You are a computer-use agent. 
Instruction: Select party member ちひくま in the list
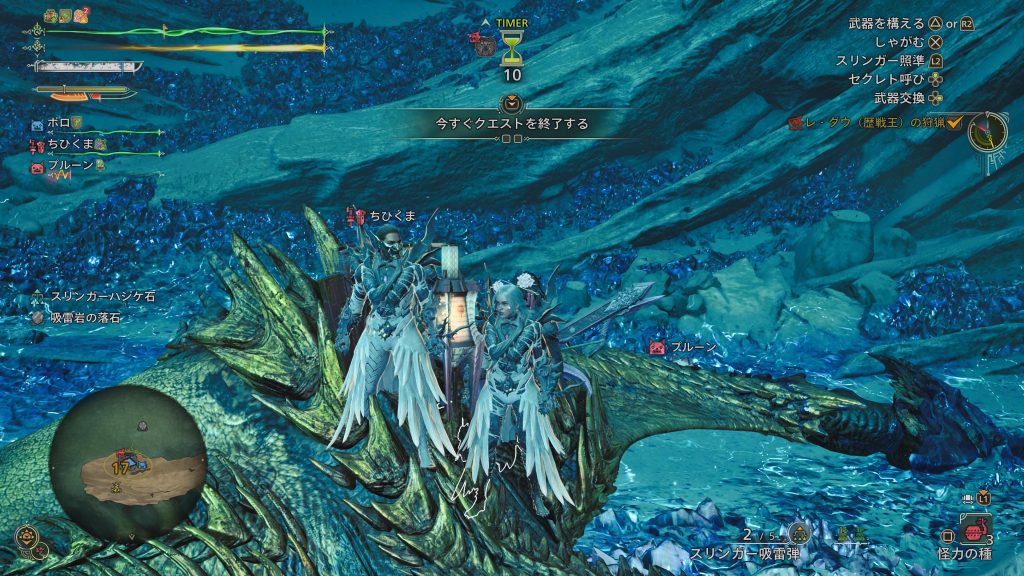point(70,144)
